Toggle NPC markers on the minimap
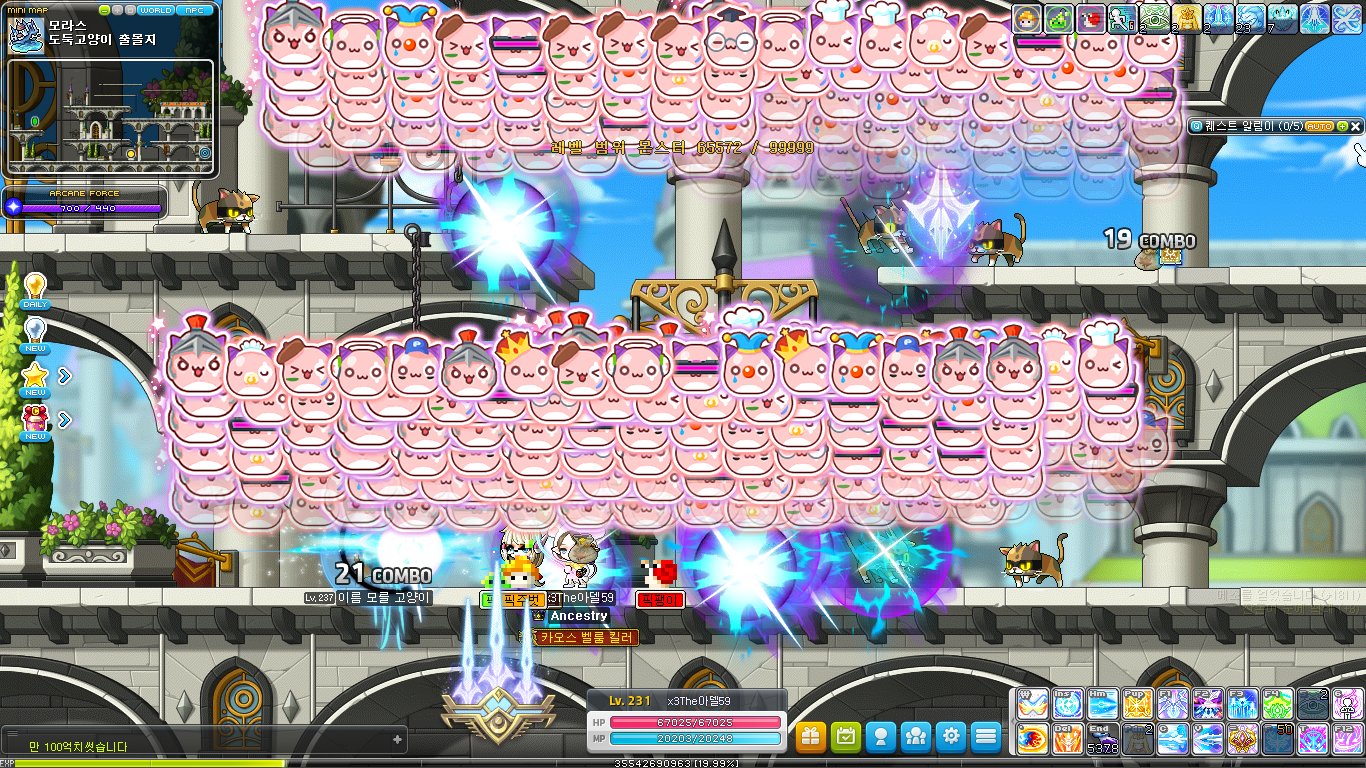The height and width of the screenshot is (768, 1366). (x=196, y=10)
